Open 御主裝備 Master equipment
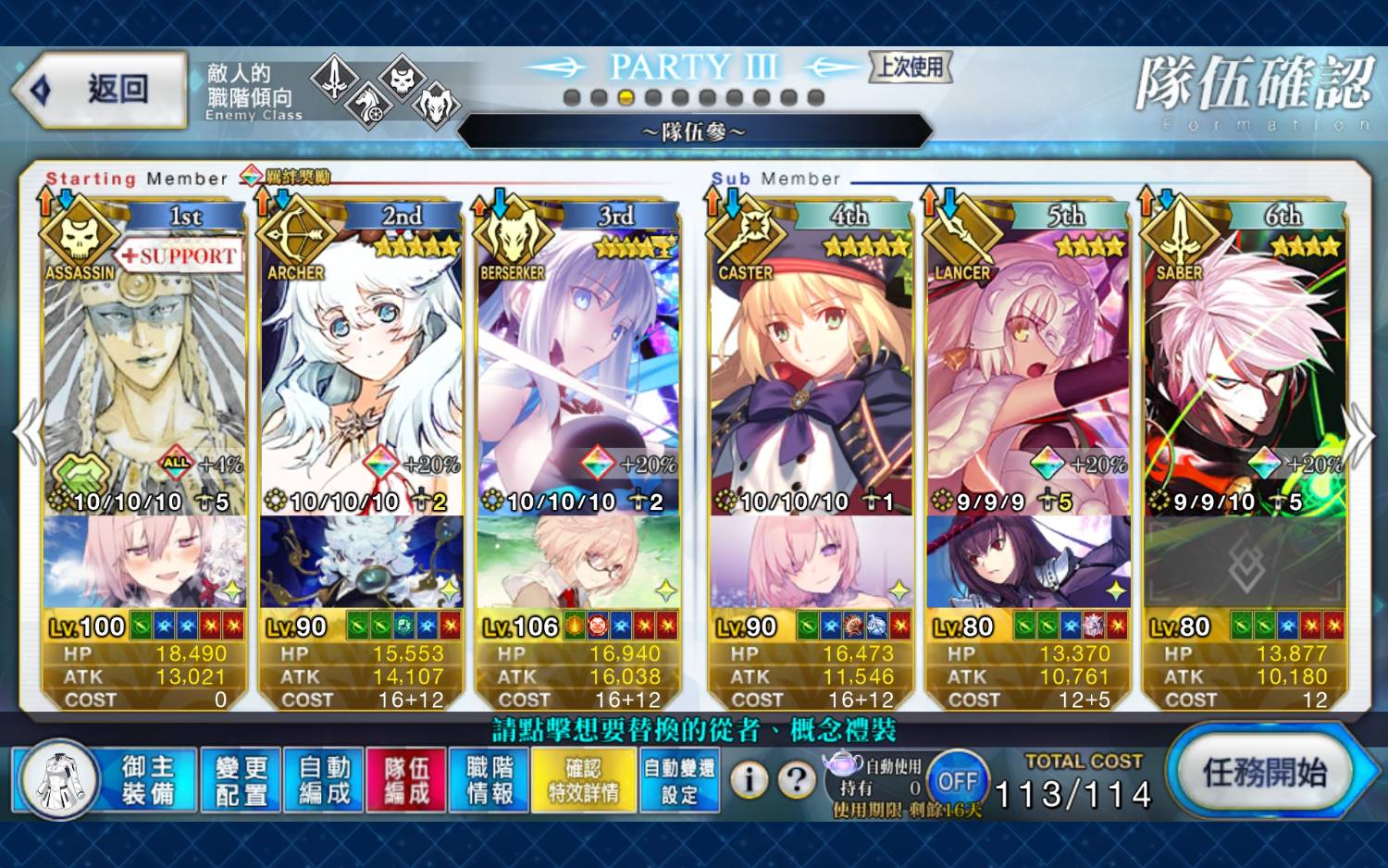 (x=147, y=780)
